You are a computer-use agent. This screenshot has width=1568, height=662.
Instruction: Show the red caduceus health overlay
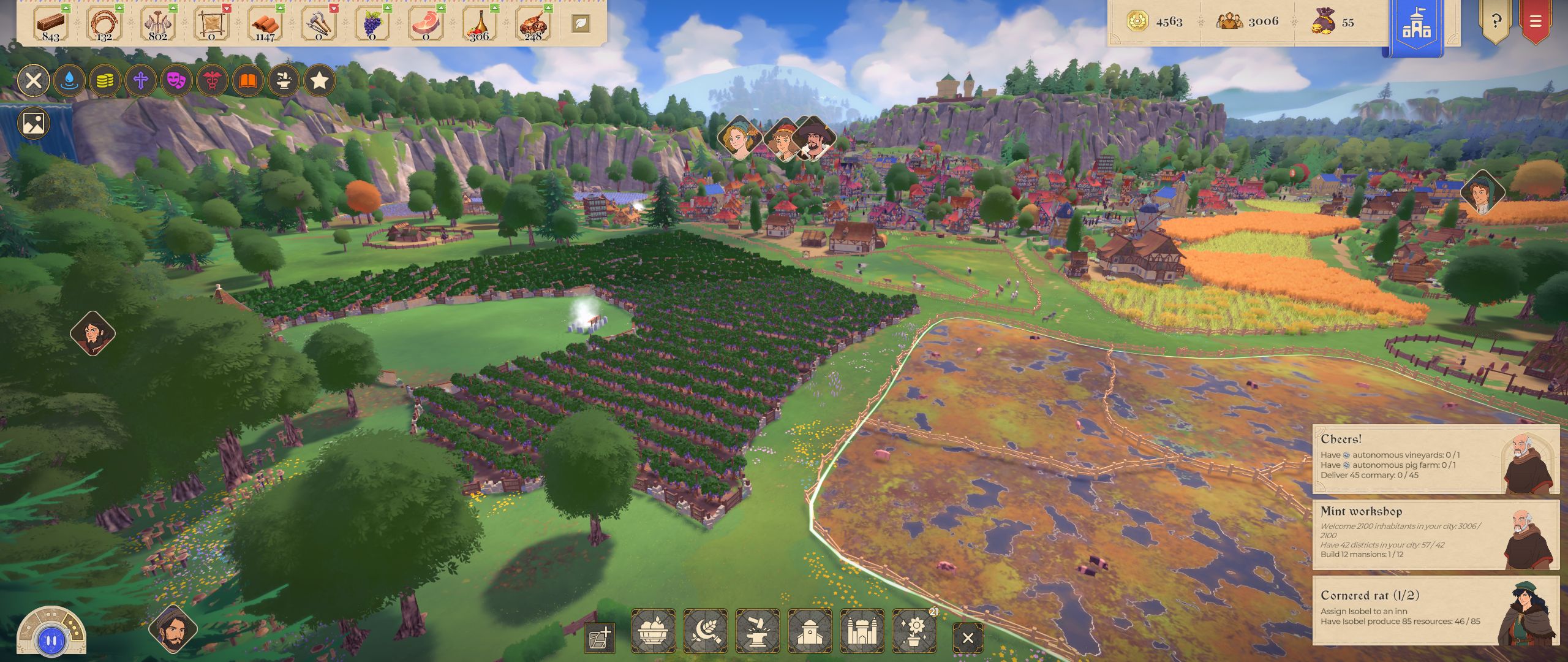(x=212, y=80)
